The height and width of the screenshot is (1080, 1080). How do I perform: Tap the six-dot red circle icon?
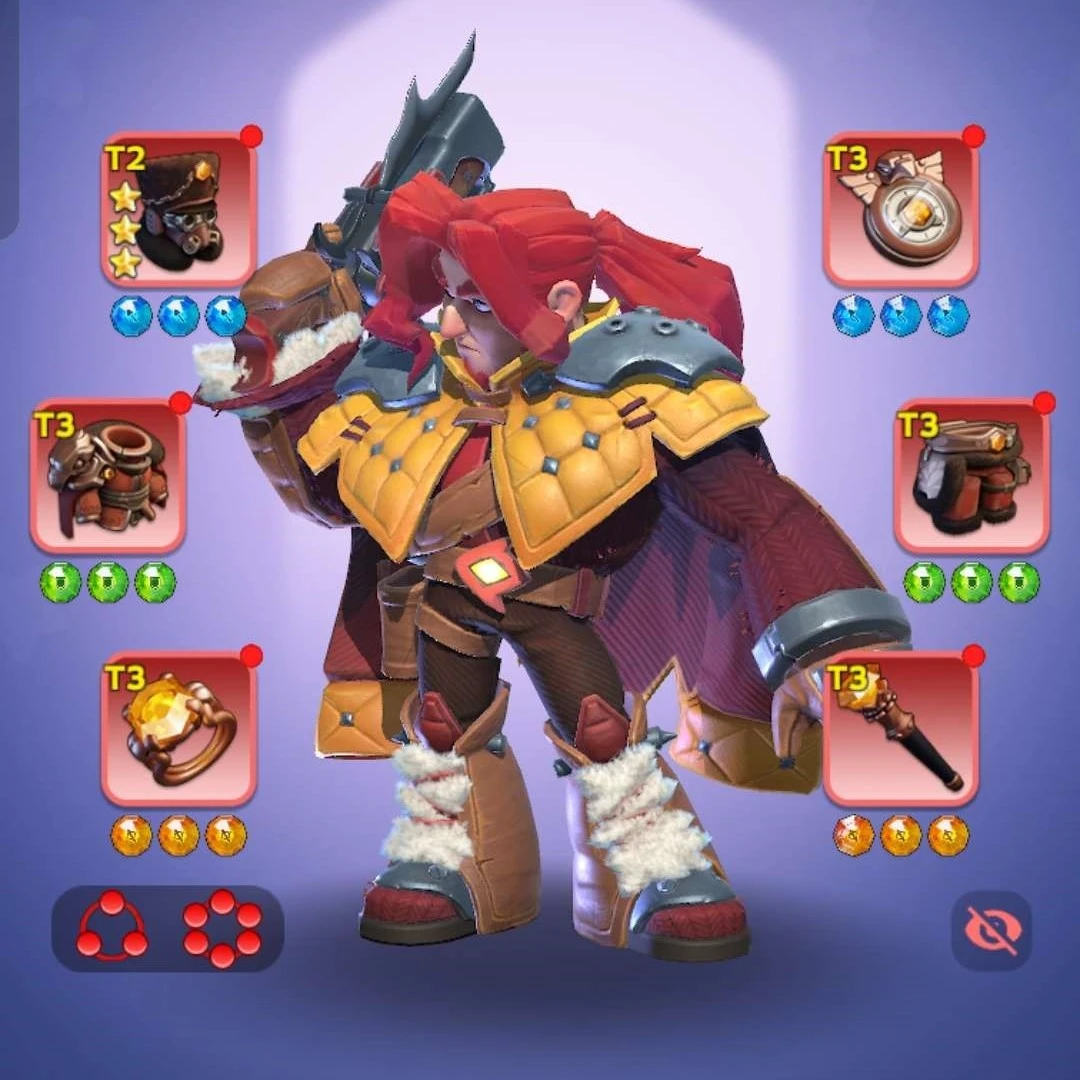coord(222,928)
